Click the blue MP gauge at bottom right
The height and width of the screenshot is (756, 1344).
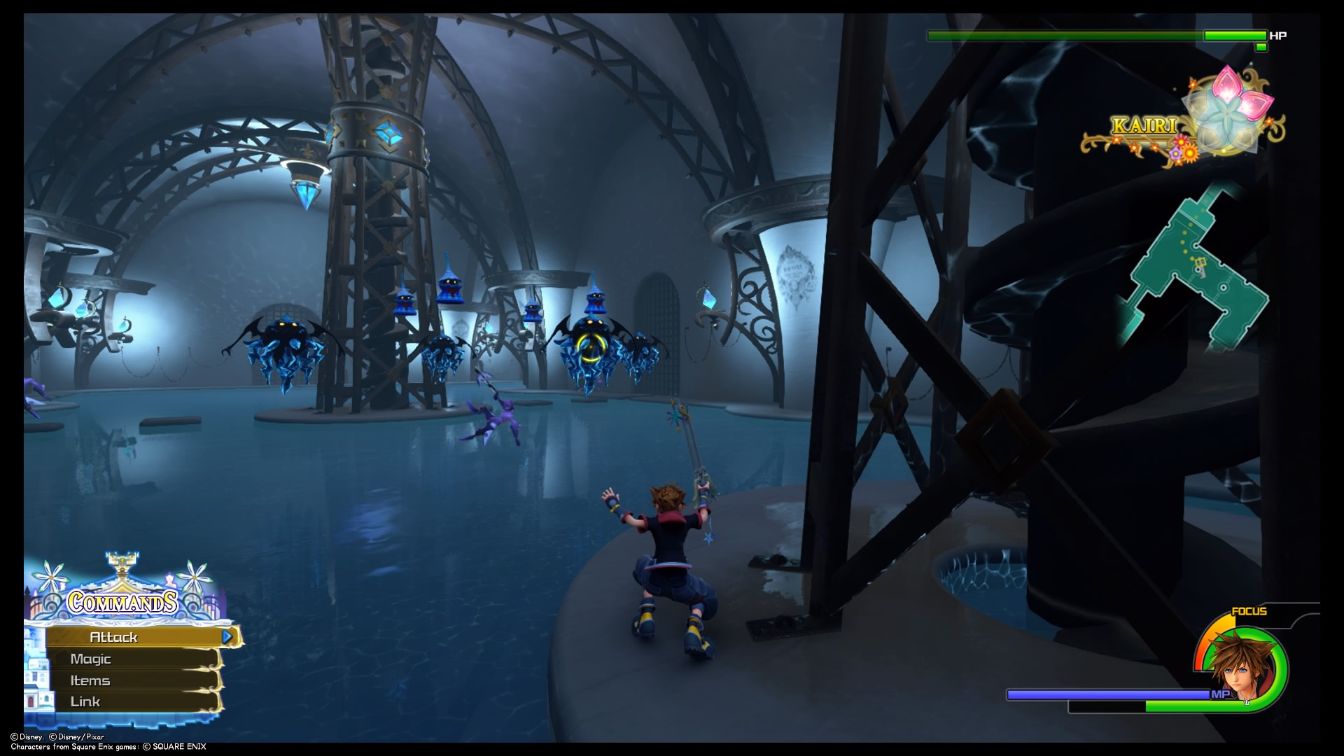tap(1110, 693)
